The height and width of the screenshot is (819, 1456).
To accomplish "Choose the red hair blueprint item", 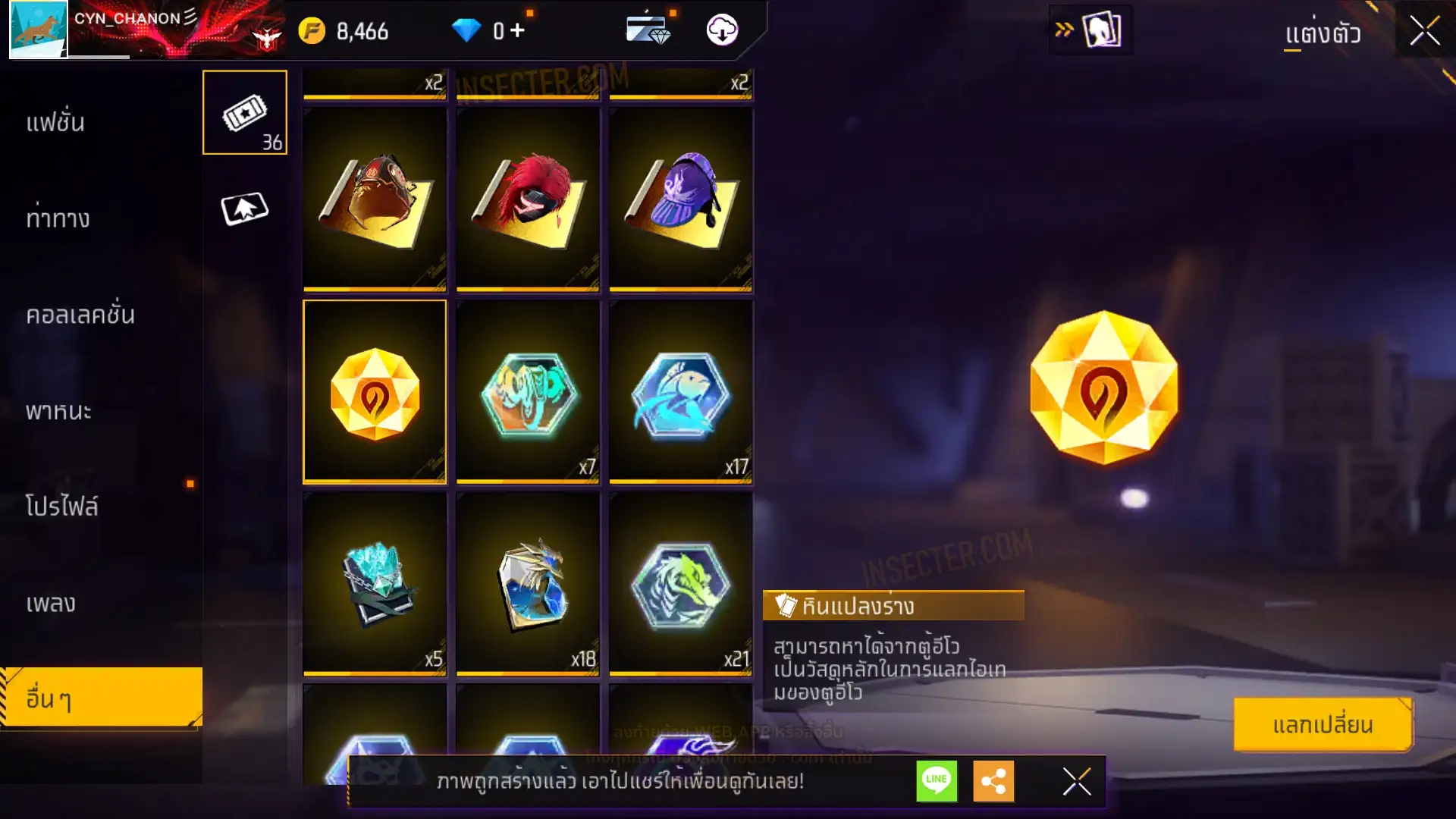I will point(528,199).
